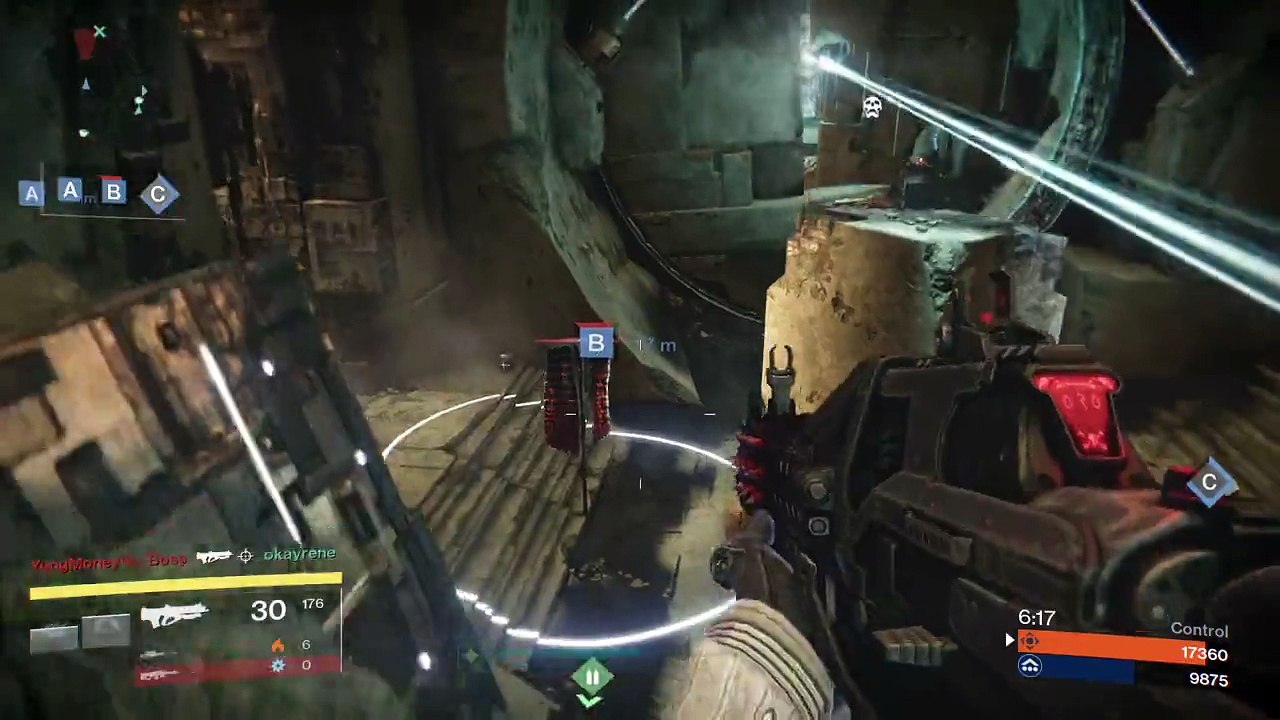The width and height of the screenshot is (1280, 720).
Task: Select the orange team emblem on score bar
Action: coord(1030,642)
